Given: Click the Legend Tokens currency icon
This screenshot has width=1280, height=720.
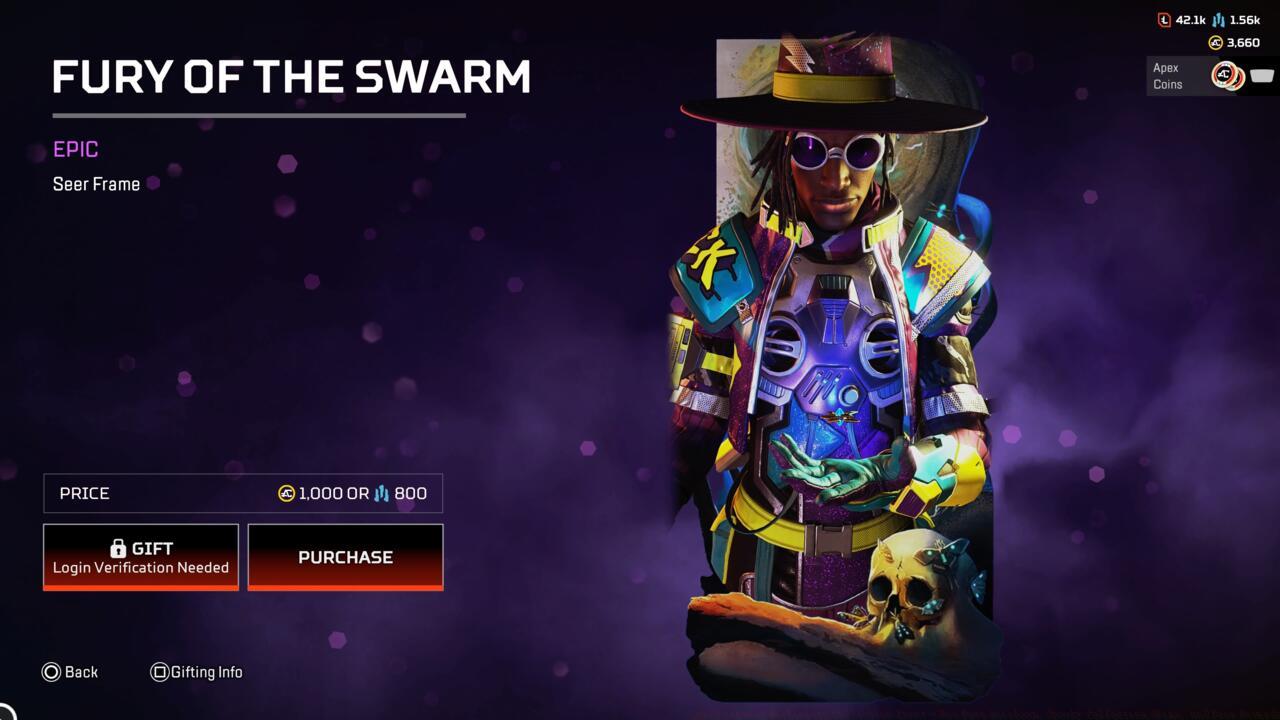Looking at the screenshot, I should pos(1164,20).
